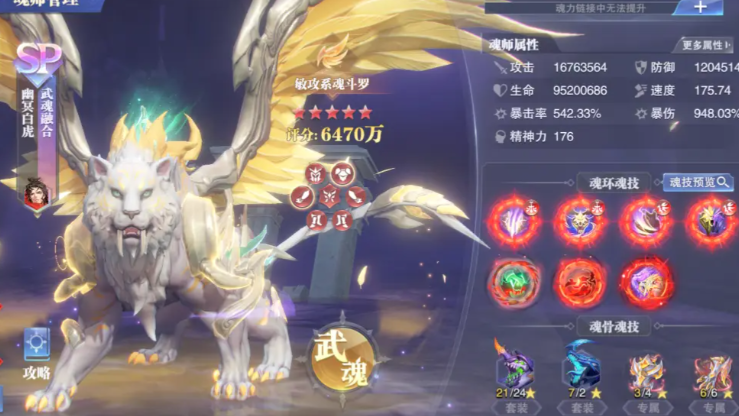
Task: Select the green beast soul ring skill
Action: coord(515,283)
